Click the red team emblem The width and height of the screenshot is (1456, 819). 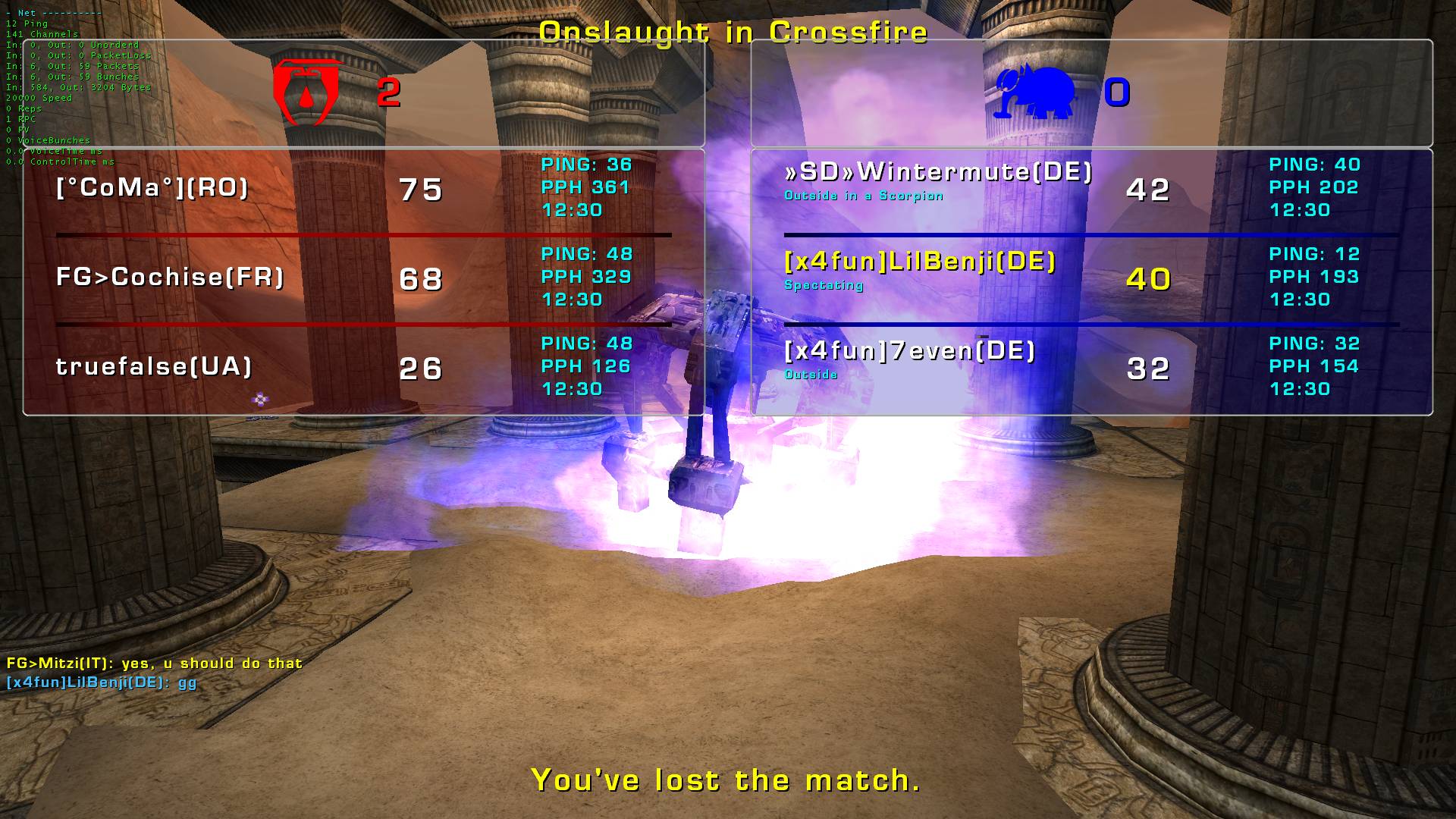pos(306,92)
